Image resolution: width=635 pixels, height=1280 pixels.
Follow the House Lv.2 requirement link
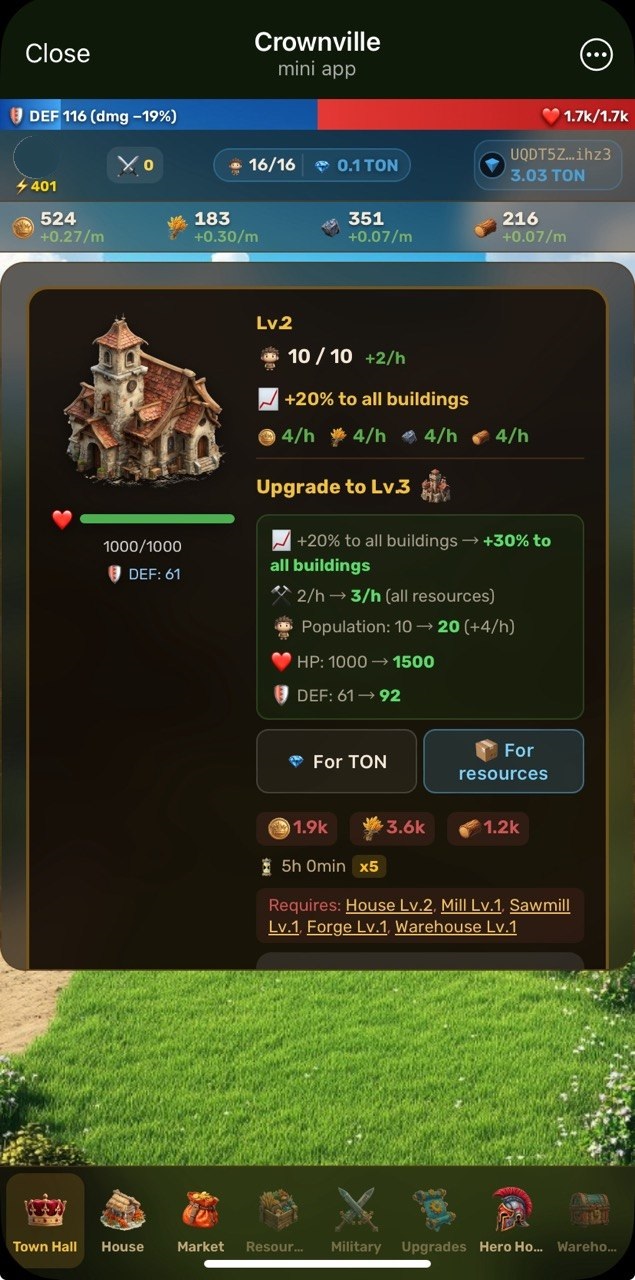click(389, 905)
